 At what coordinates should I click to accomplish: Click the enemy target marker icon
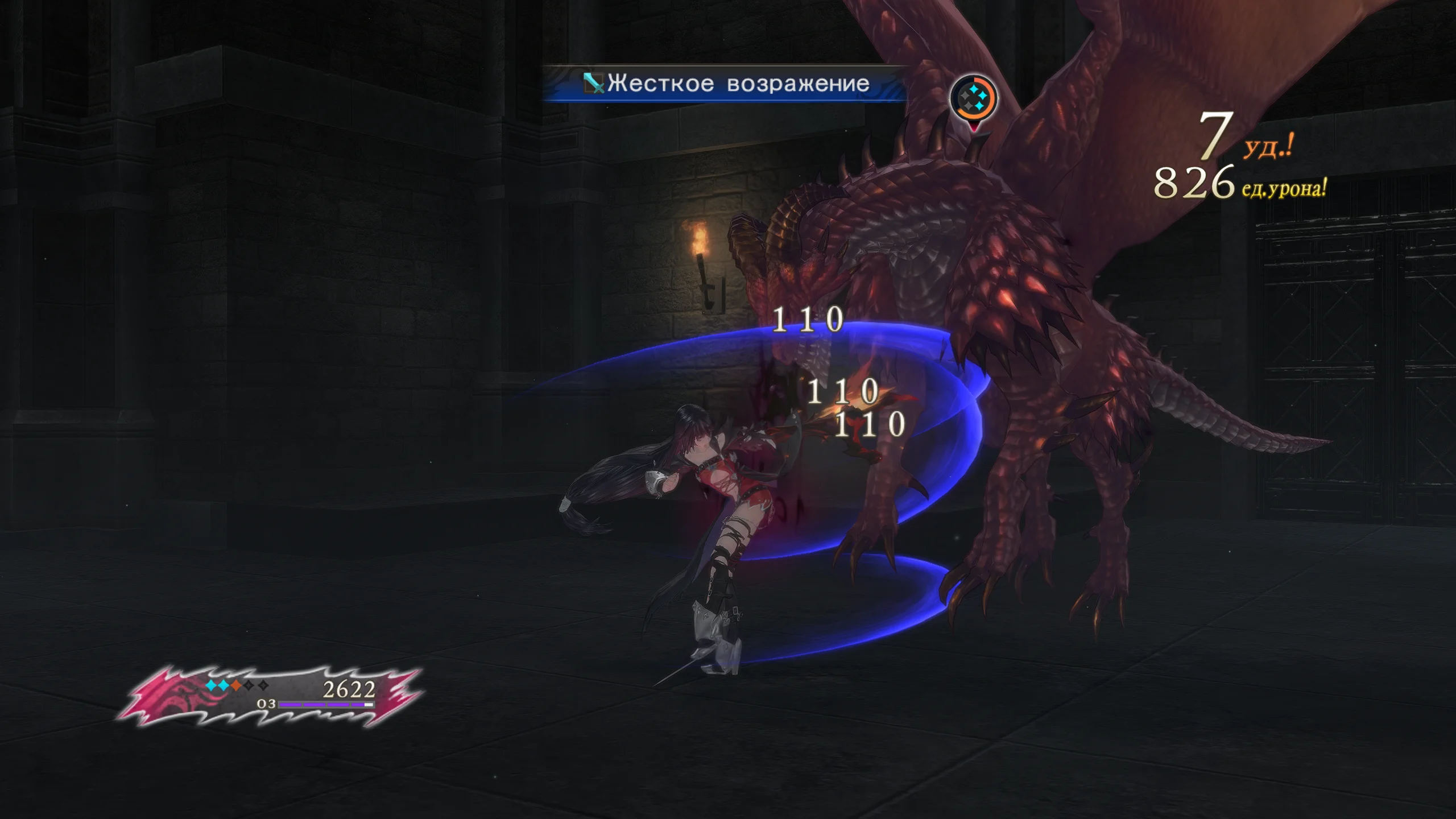(x=974, y=99)
